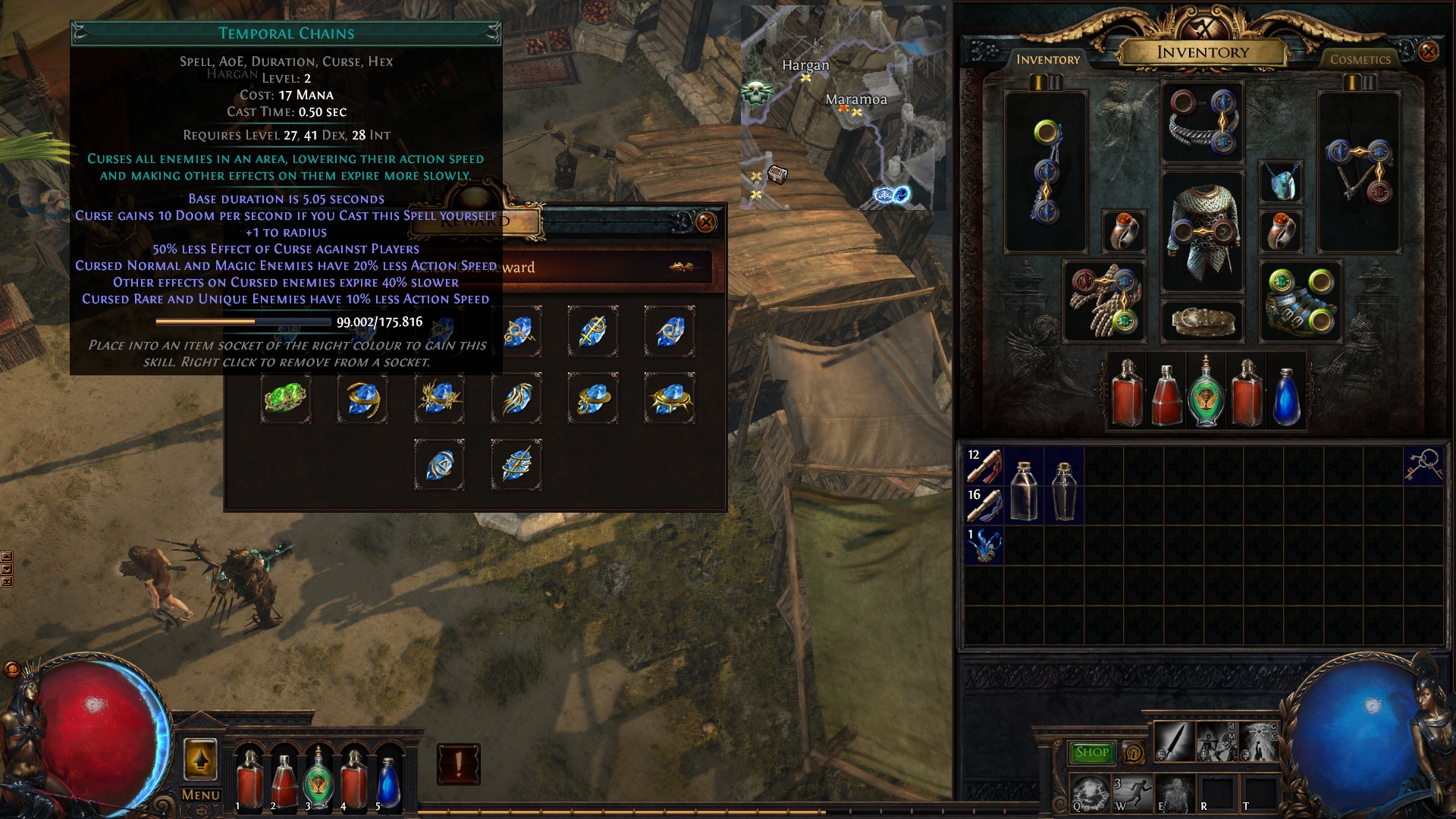The width and height of the screenshot is (1456, 819).
Task: Click the sword attack icon on left mouse slot
Action: [1174, 742]
